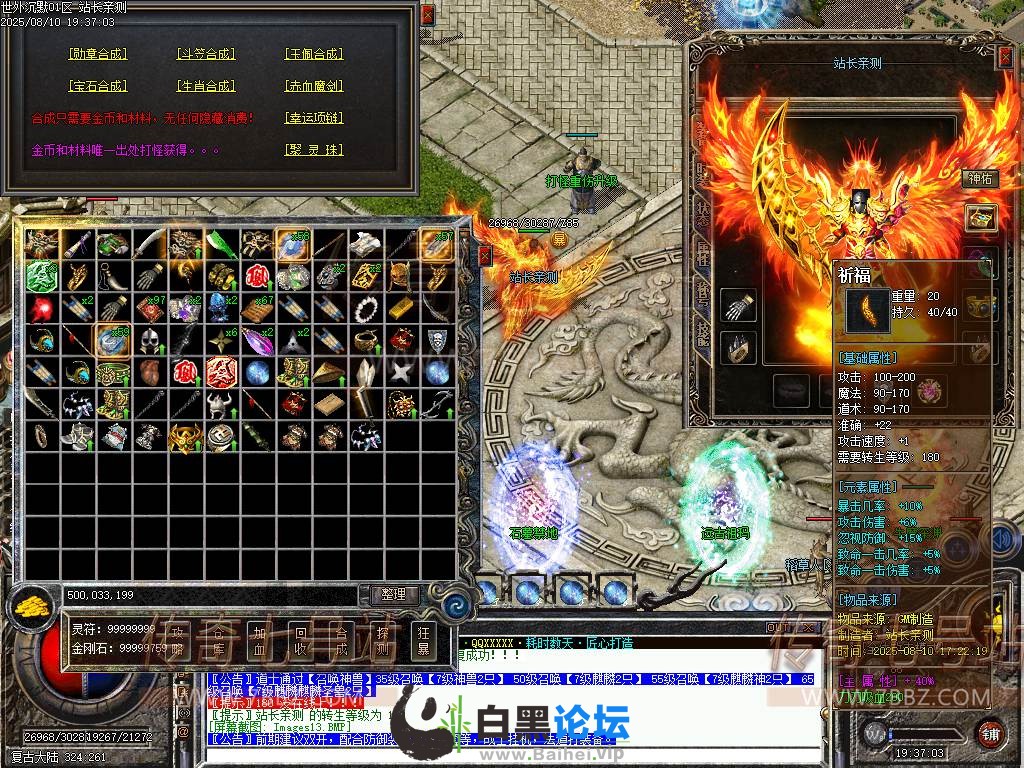Select the gauntlet glove equipment slot
The image size is (1024, 768).
pyautogui.click(x=737, y=305)
